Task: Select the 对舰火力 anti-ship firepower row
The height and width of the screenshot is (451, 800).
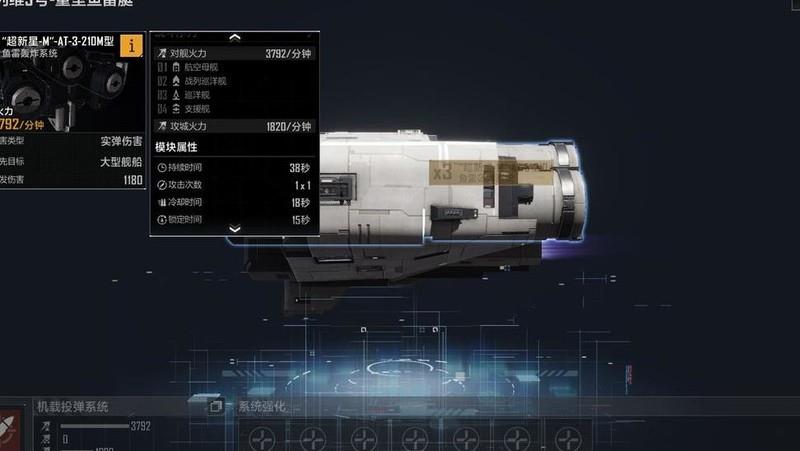Action: [235, 54]
